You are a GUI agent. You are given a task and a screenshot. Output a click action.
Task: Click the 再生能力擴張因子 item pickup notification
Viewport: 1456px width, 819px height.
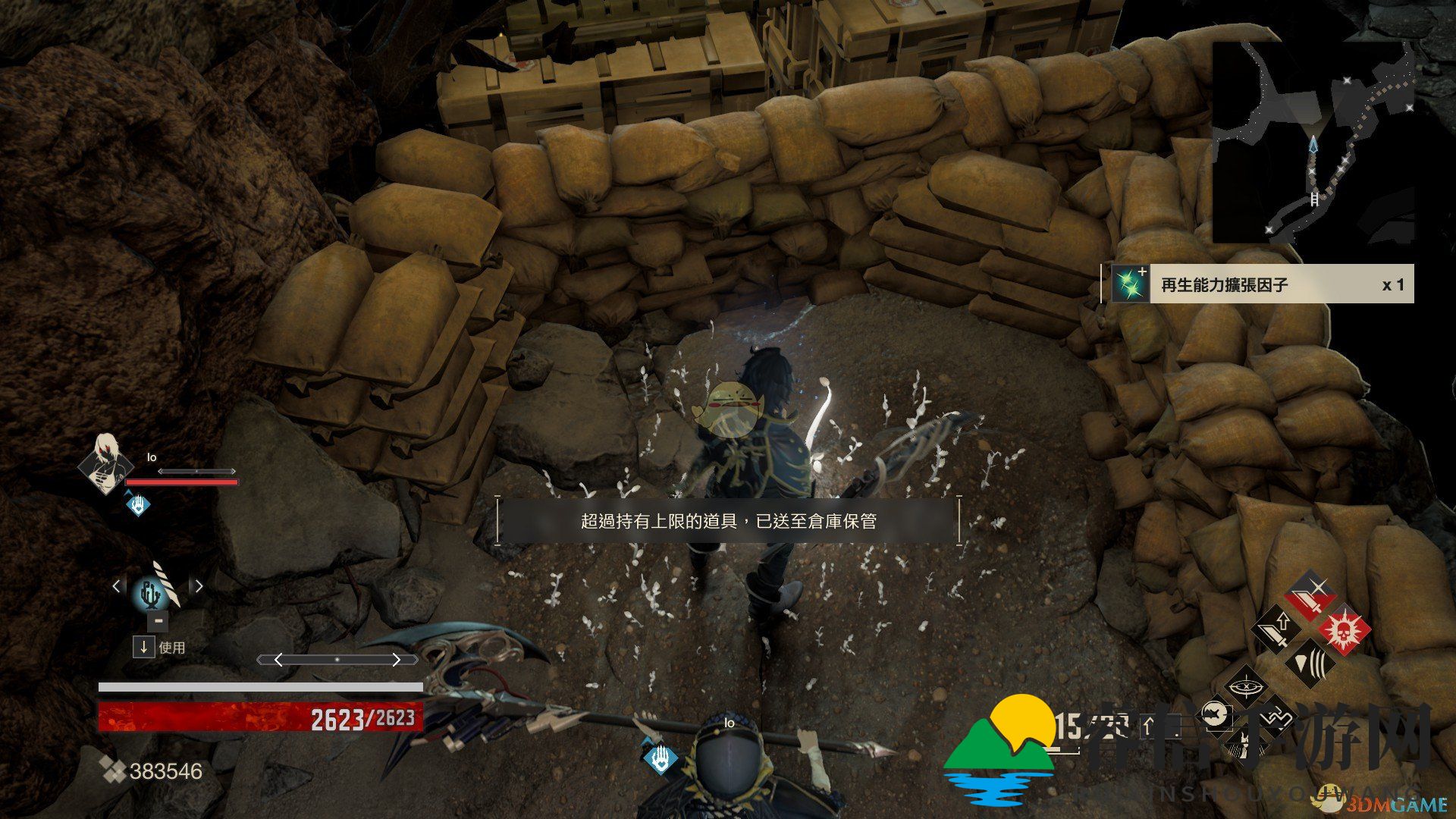[x=1257, y=284]
